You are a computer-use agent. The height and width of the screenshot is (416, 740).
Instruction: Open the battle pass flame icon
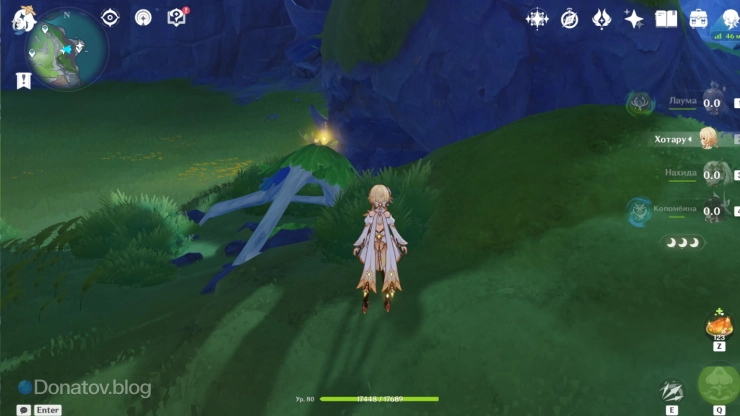(602, 19)
